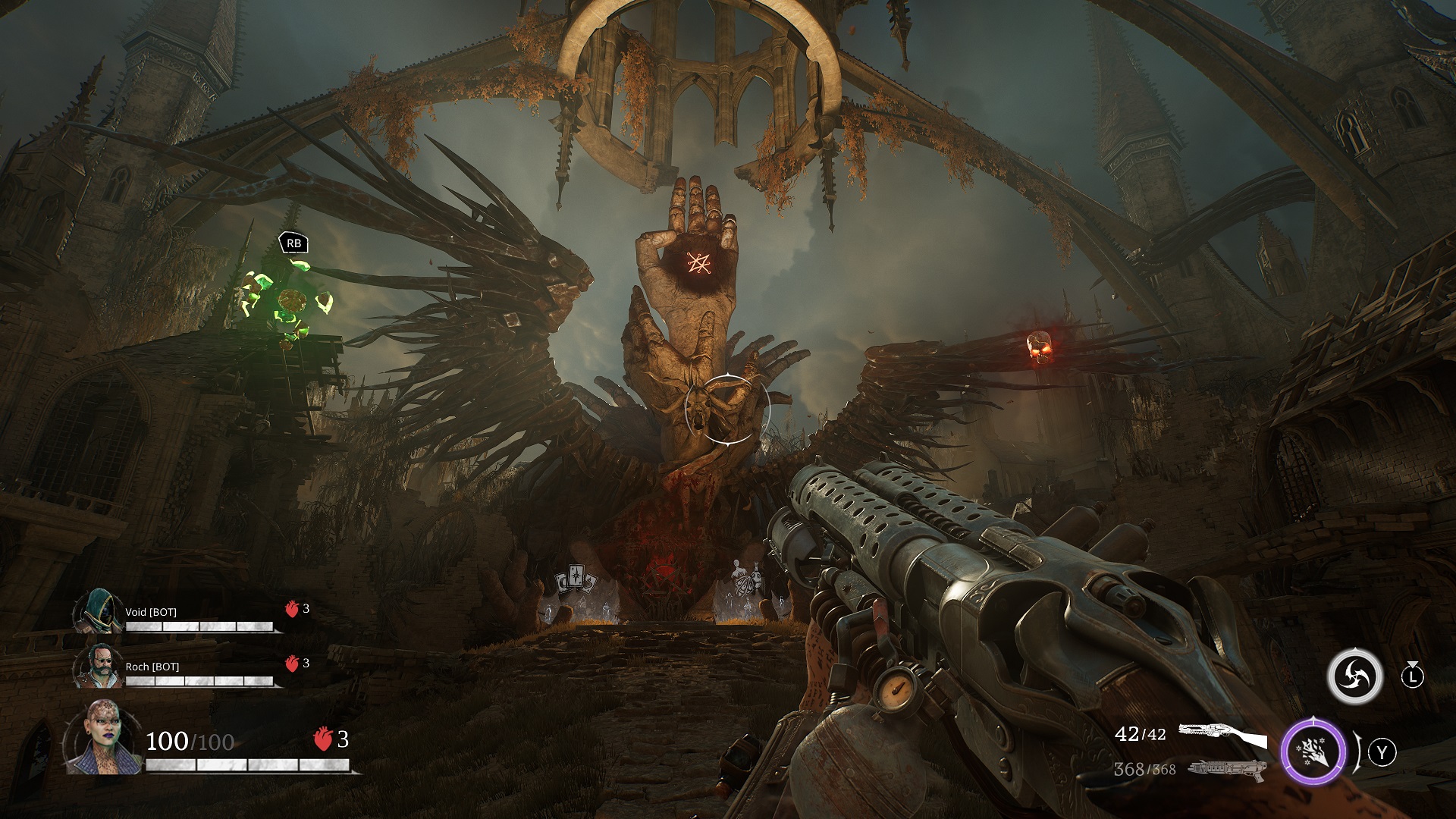Activate the white swirl ability icon
Viewport: 1456px width, 819px height.
point(1355,676)
